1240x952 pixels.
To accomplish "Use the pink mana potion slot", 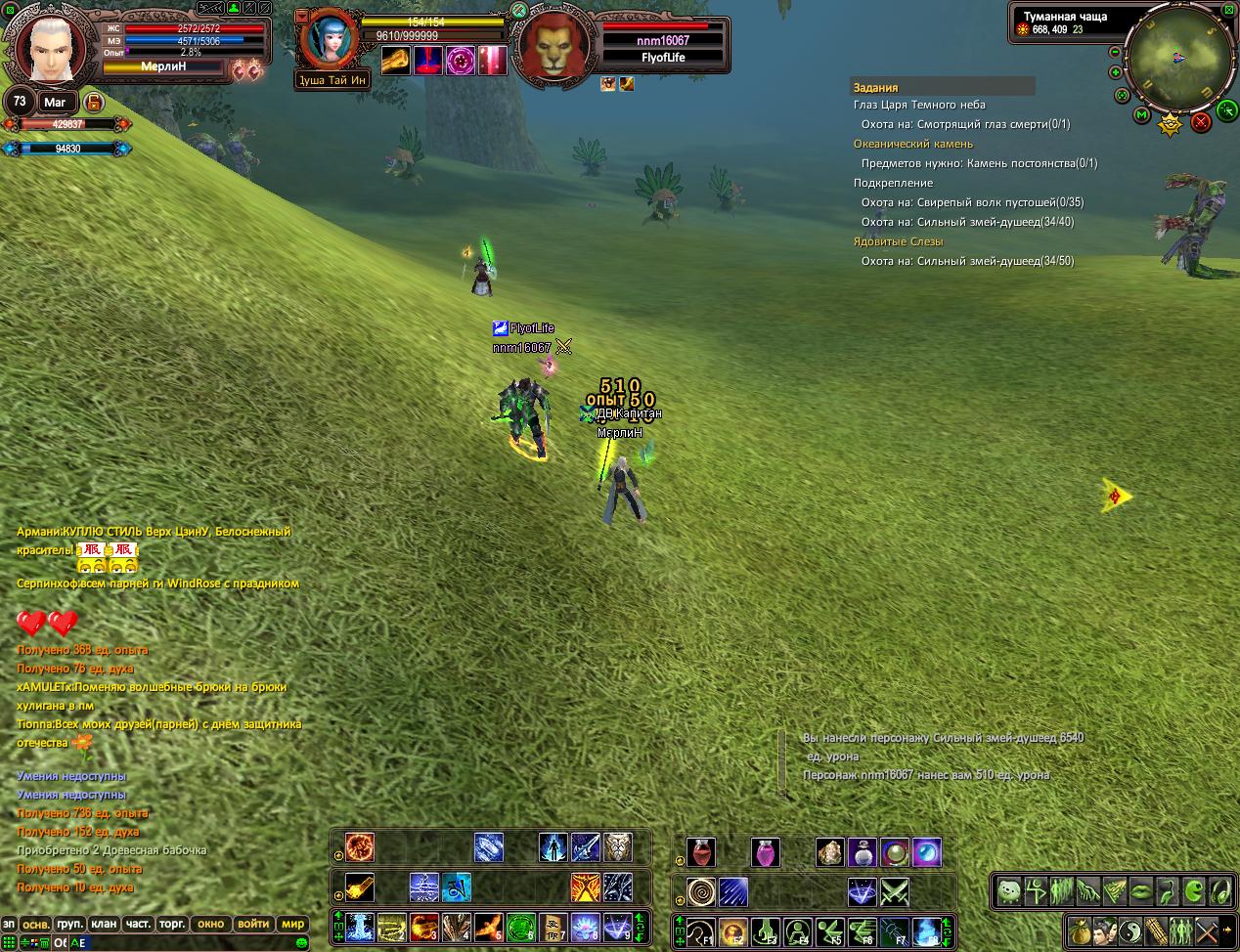I will point(766,852).
